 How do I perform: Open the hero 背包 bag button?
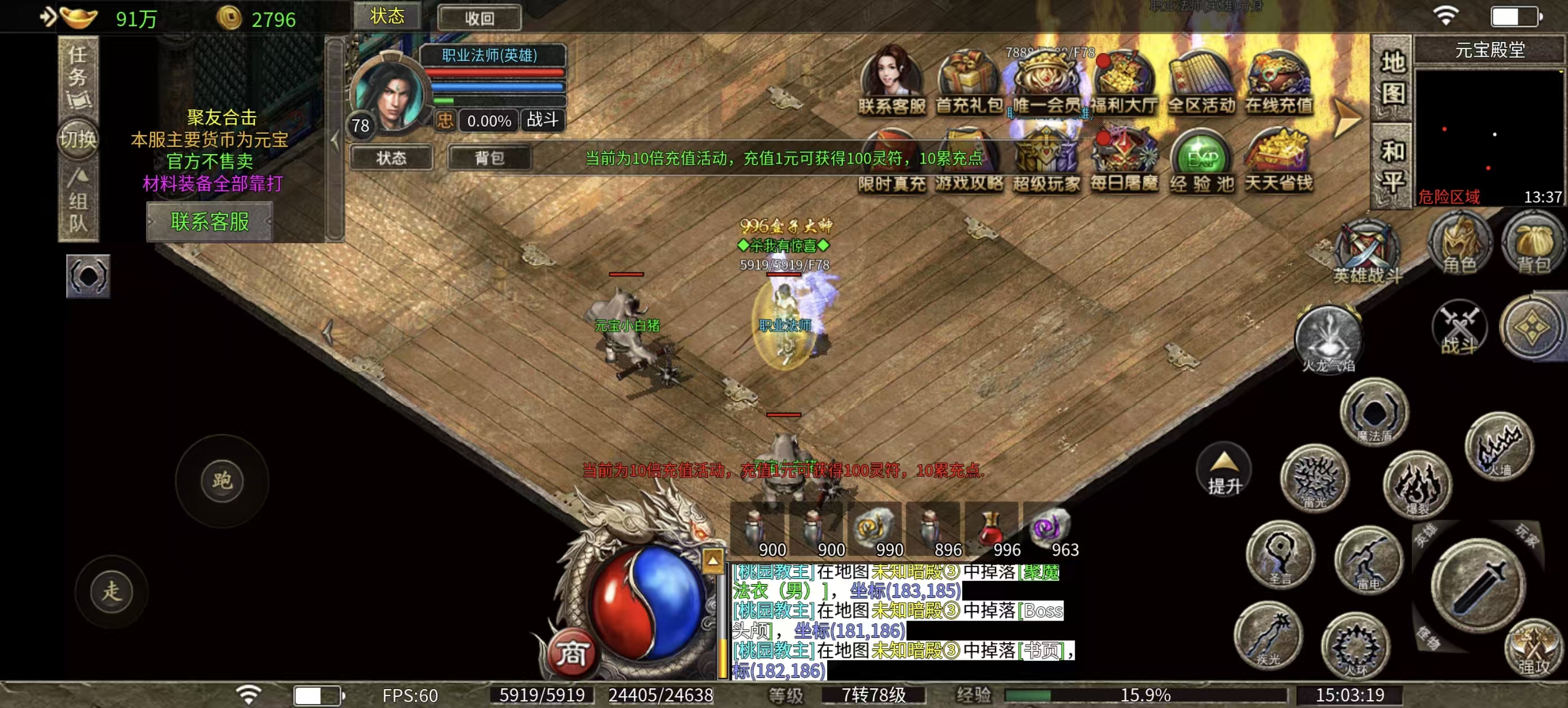[489, 159]
